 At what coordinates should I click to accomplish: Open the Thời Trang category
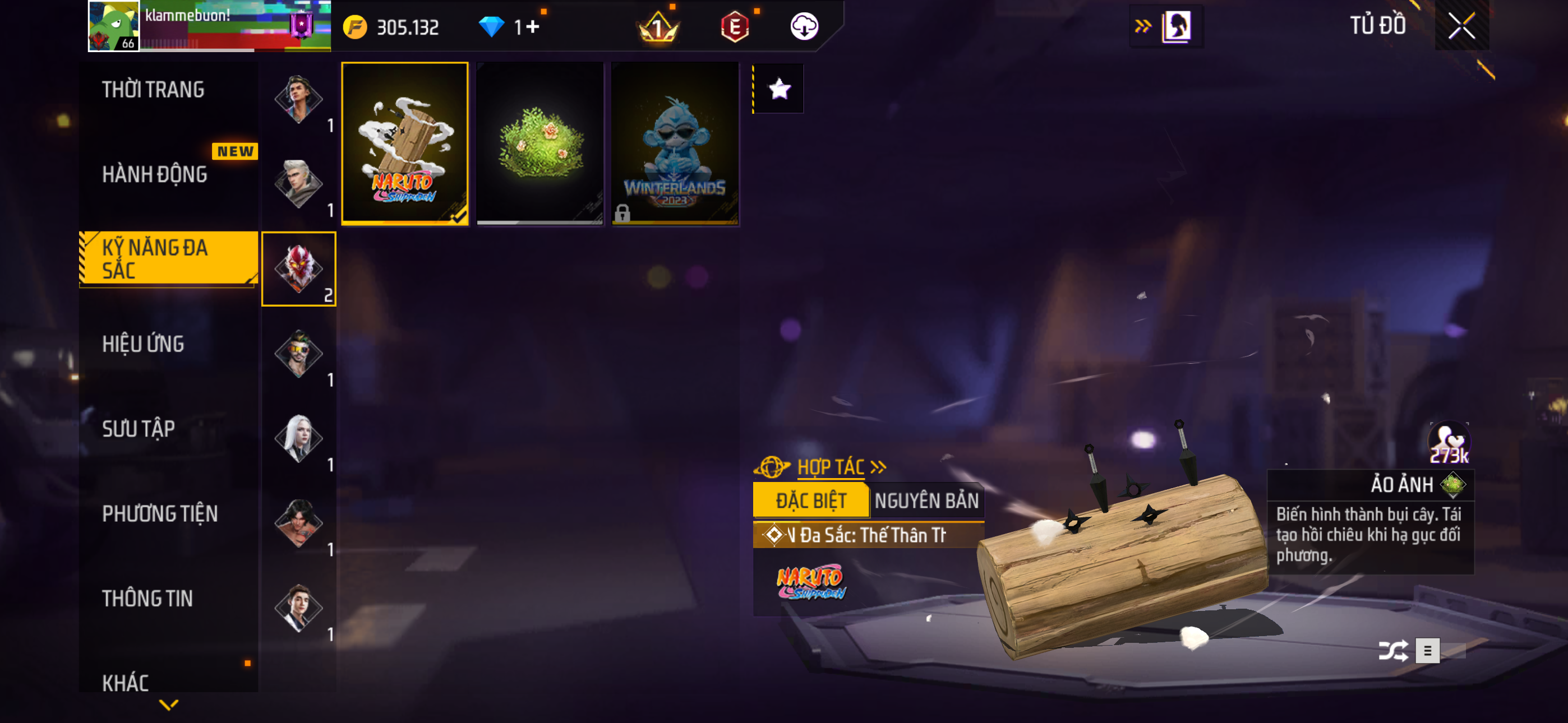pyautogui.click(x=154, y=90)
